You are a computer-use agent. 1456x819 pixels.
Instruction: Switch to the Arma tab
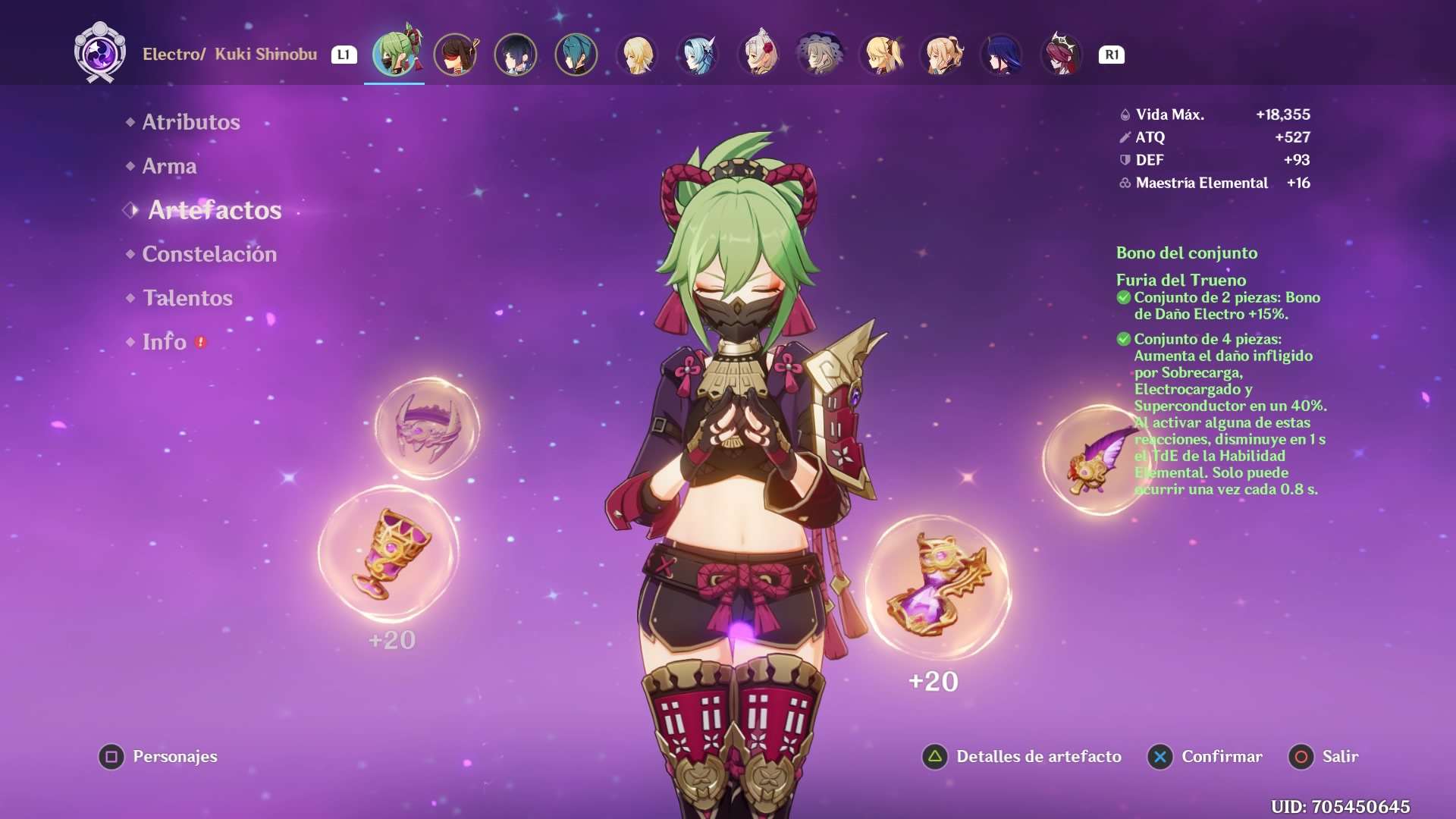(170, 165)
